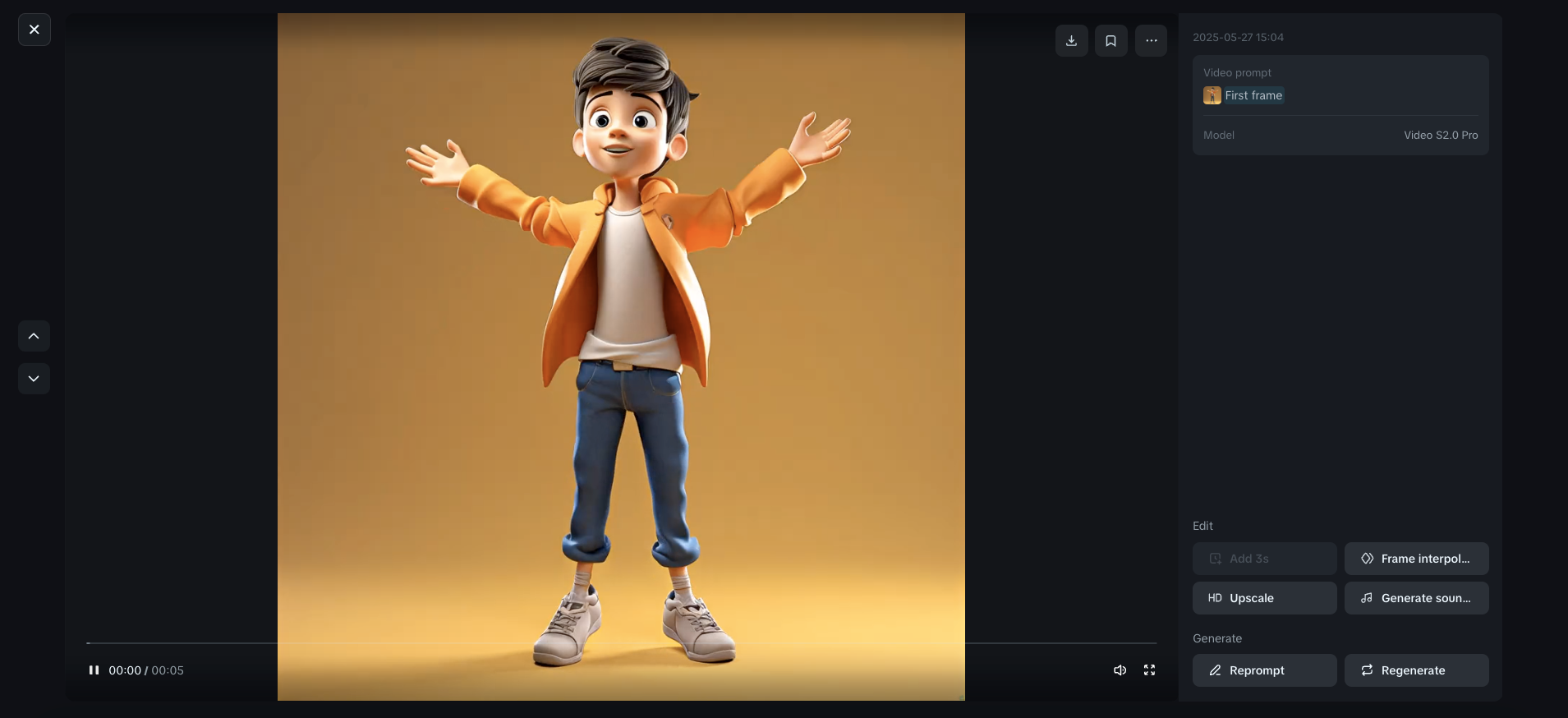The height and width of the screenshot is (718, 1568).
Task: Open the more options ellipsis menu
Action: point(1150,39)
